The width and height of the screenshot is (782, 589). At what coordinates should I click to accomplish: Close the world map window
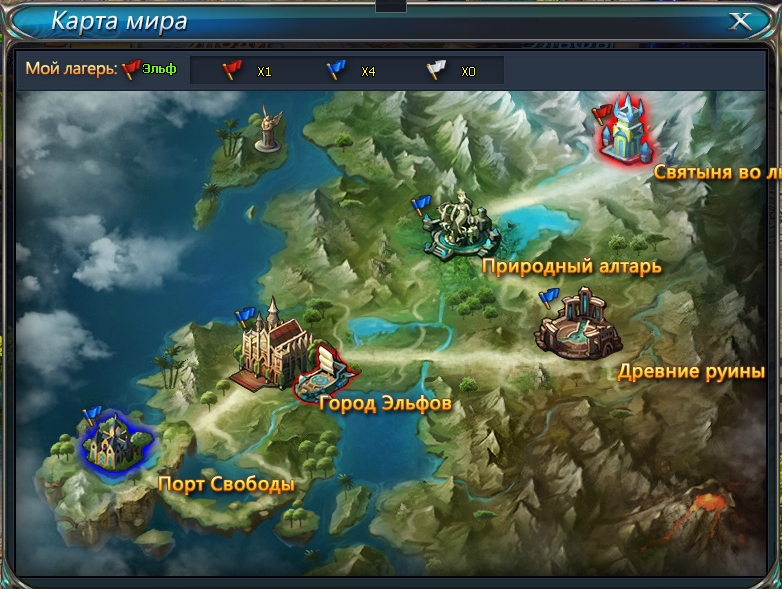tap(740, 21)
